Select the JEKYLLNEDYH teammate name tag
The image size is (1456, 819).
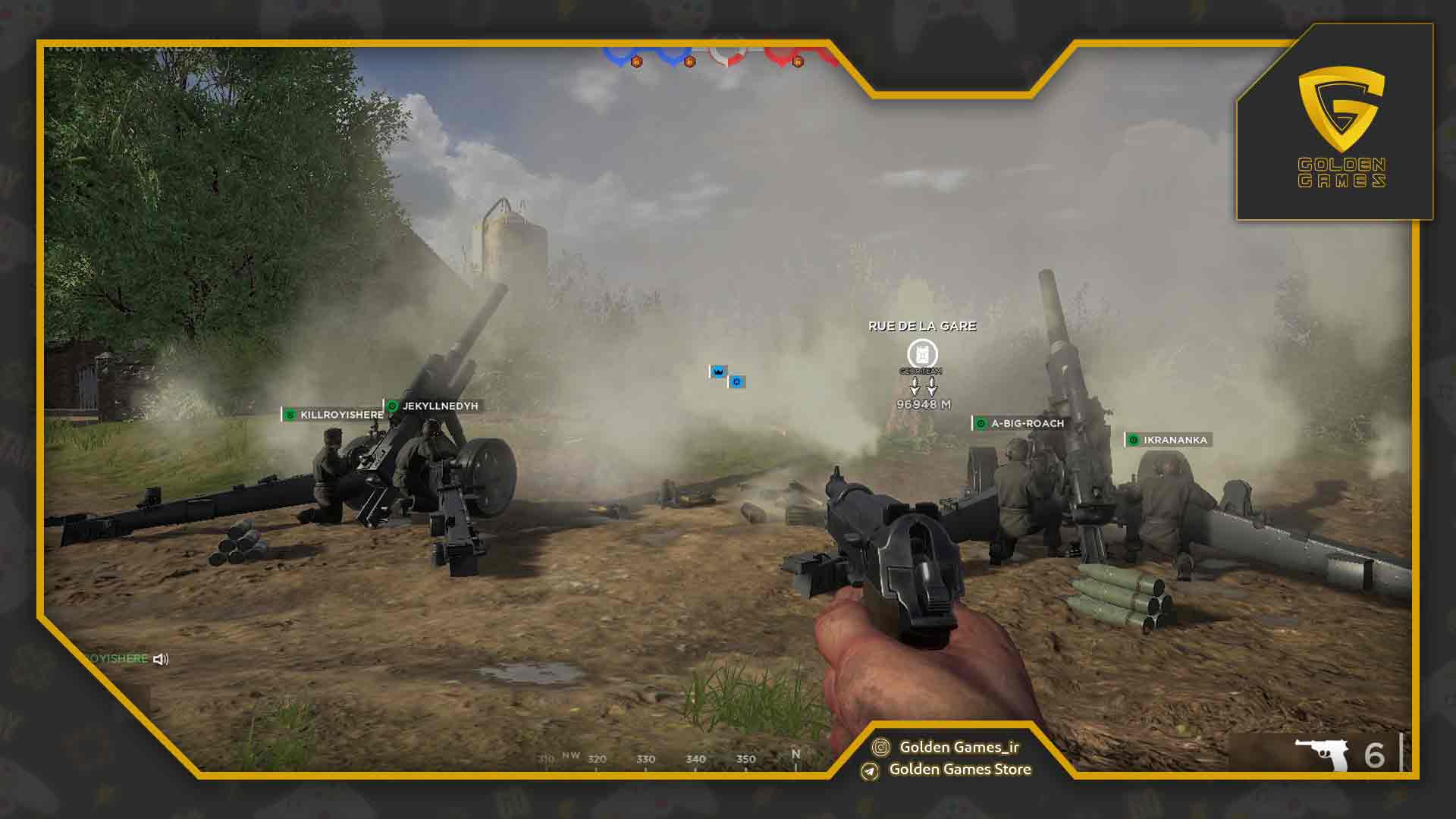[433, 406]
